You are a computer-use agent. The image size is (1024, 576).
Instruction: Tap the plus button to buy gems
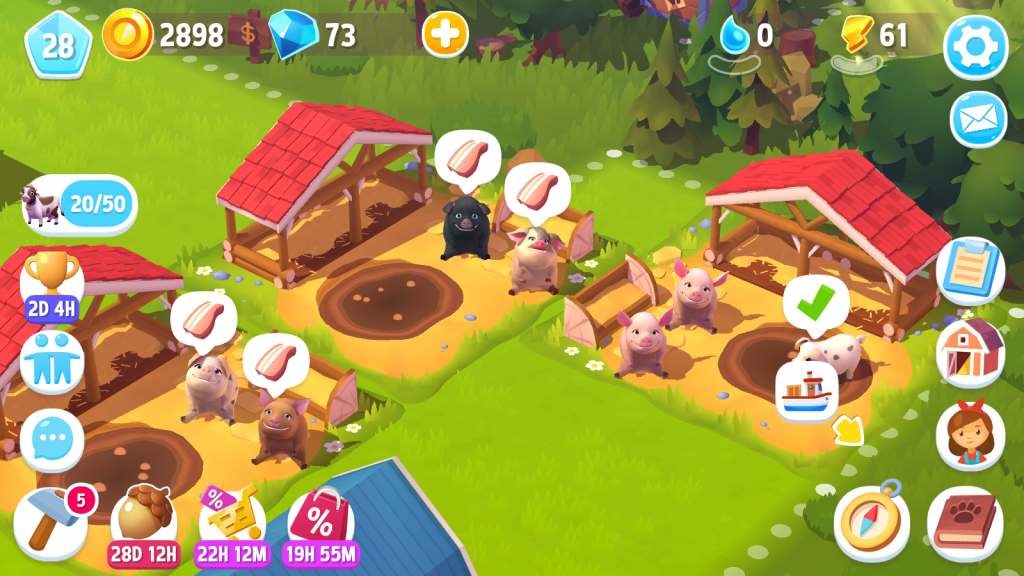[x=445, y=35]
